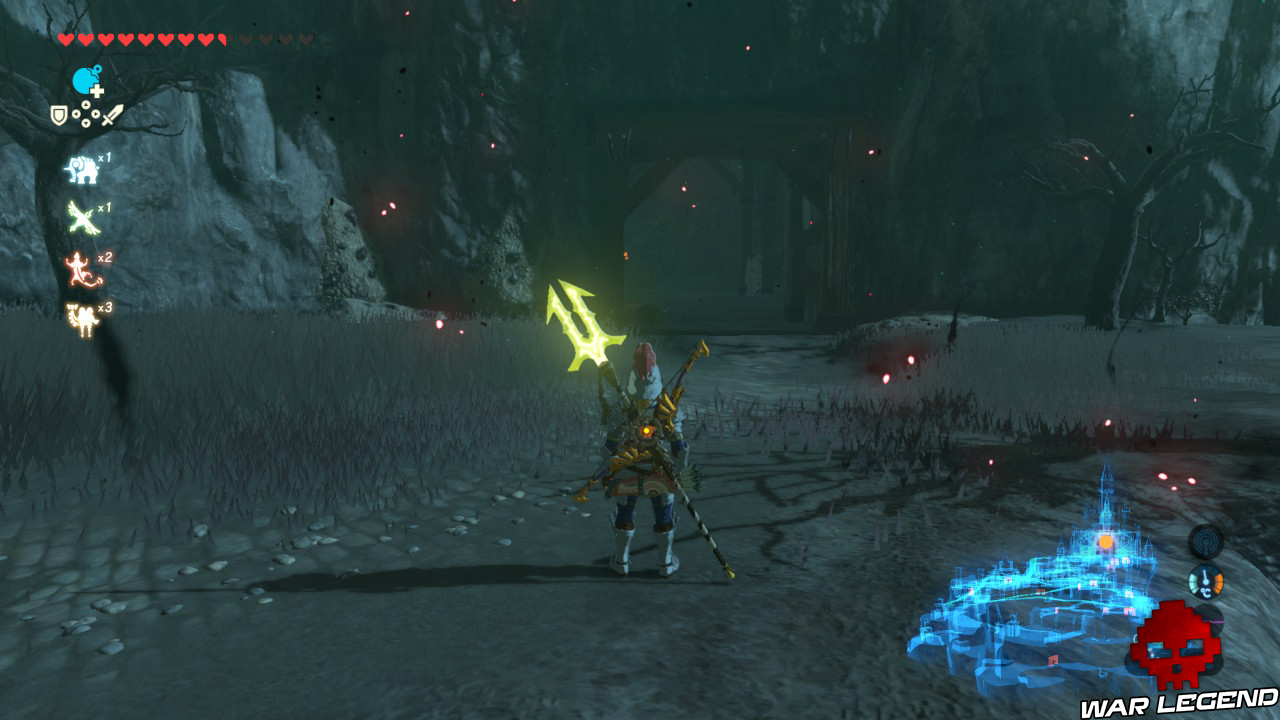Click the shield icon near the d-pad
This screenshot has height=720, width=1280.
[57, 116]
